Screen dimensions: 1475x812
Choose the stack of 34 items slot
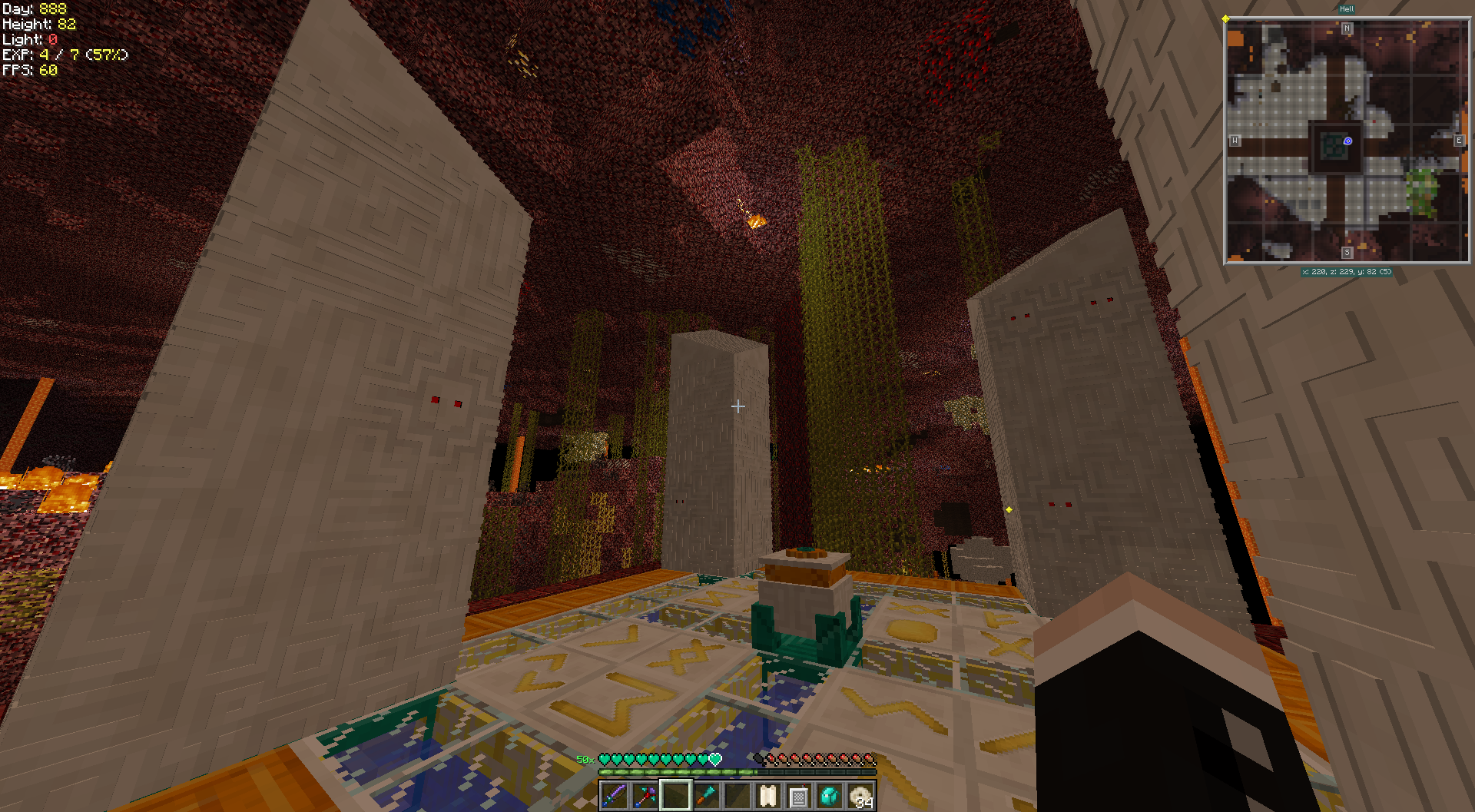pos(860,796)
